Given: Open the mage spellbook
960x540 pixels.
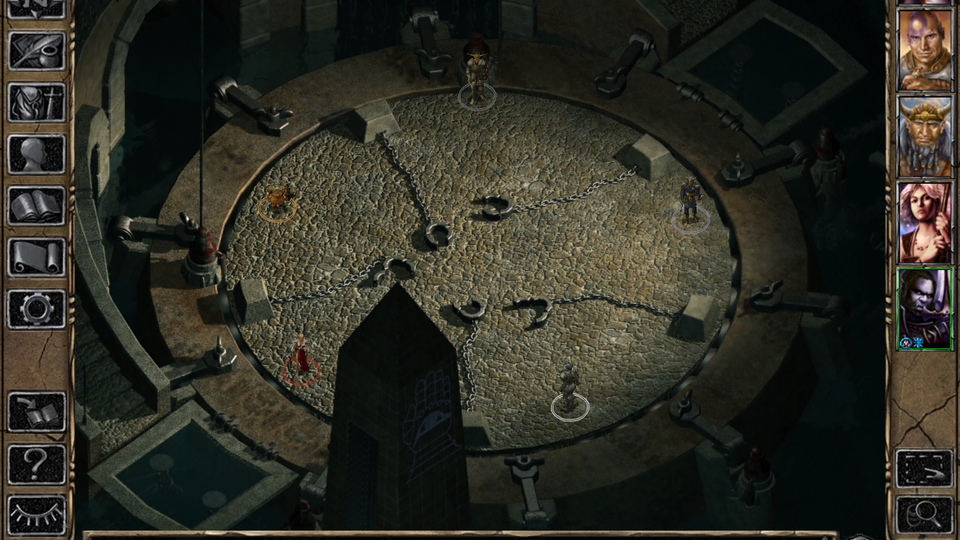Looking at the screenshot, I should click(37, 206).
